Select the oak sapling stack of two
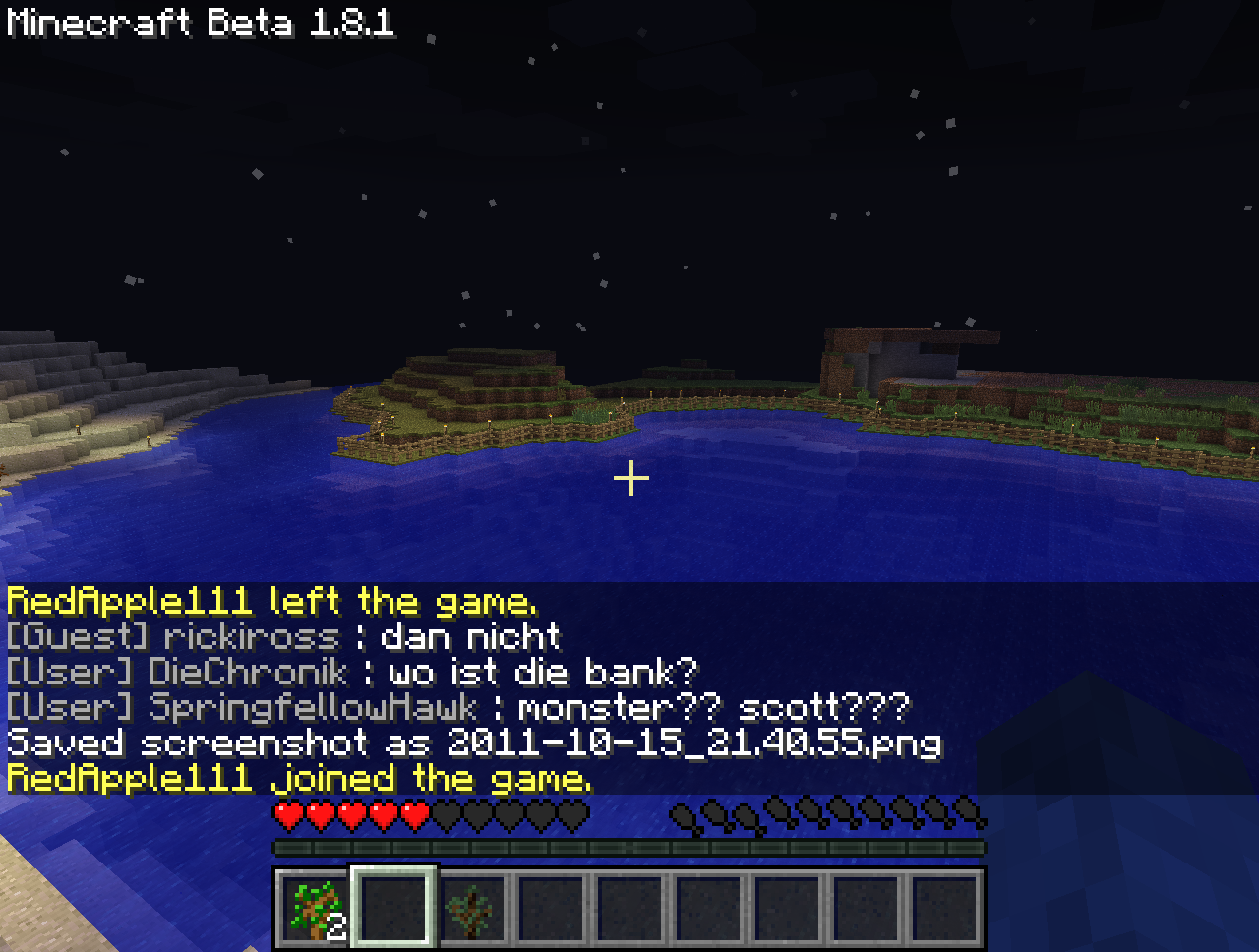Image resolution: width=1259 pixels, height=952 pixels. point(315,907)
